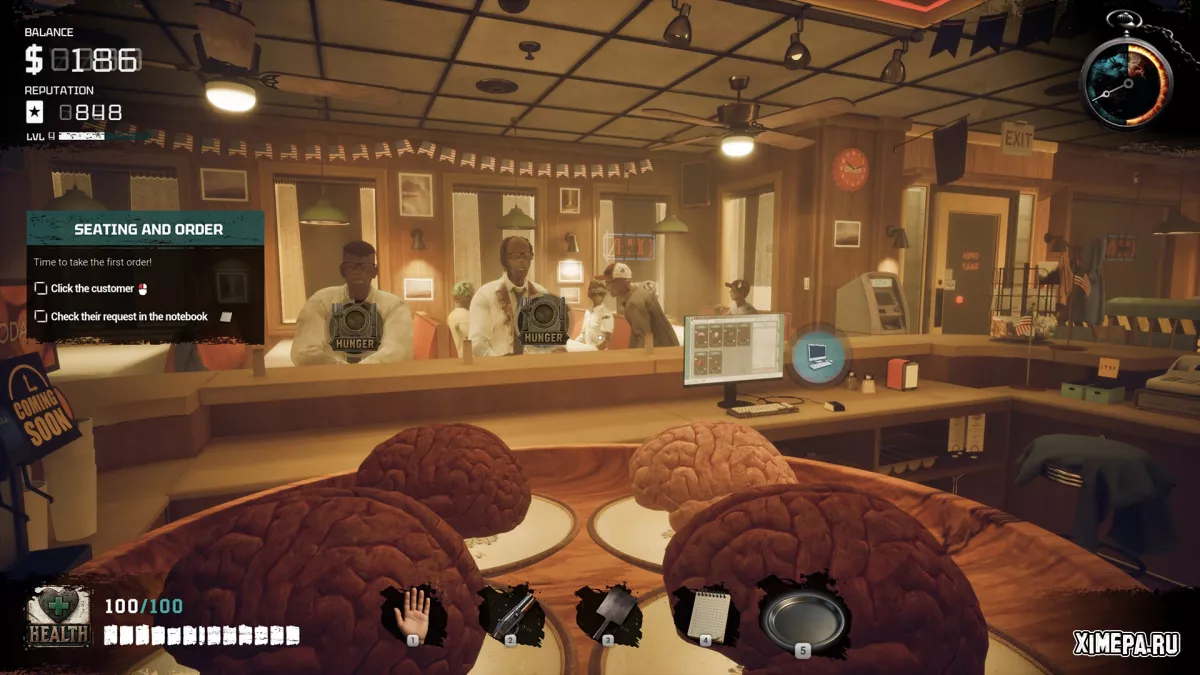Tick the 'Click the customer' objective checkbox
Viewport: 1200px width, 675px height.
tap(41, 288)
